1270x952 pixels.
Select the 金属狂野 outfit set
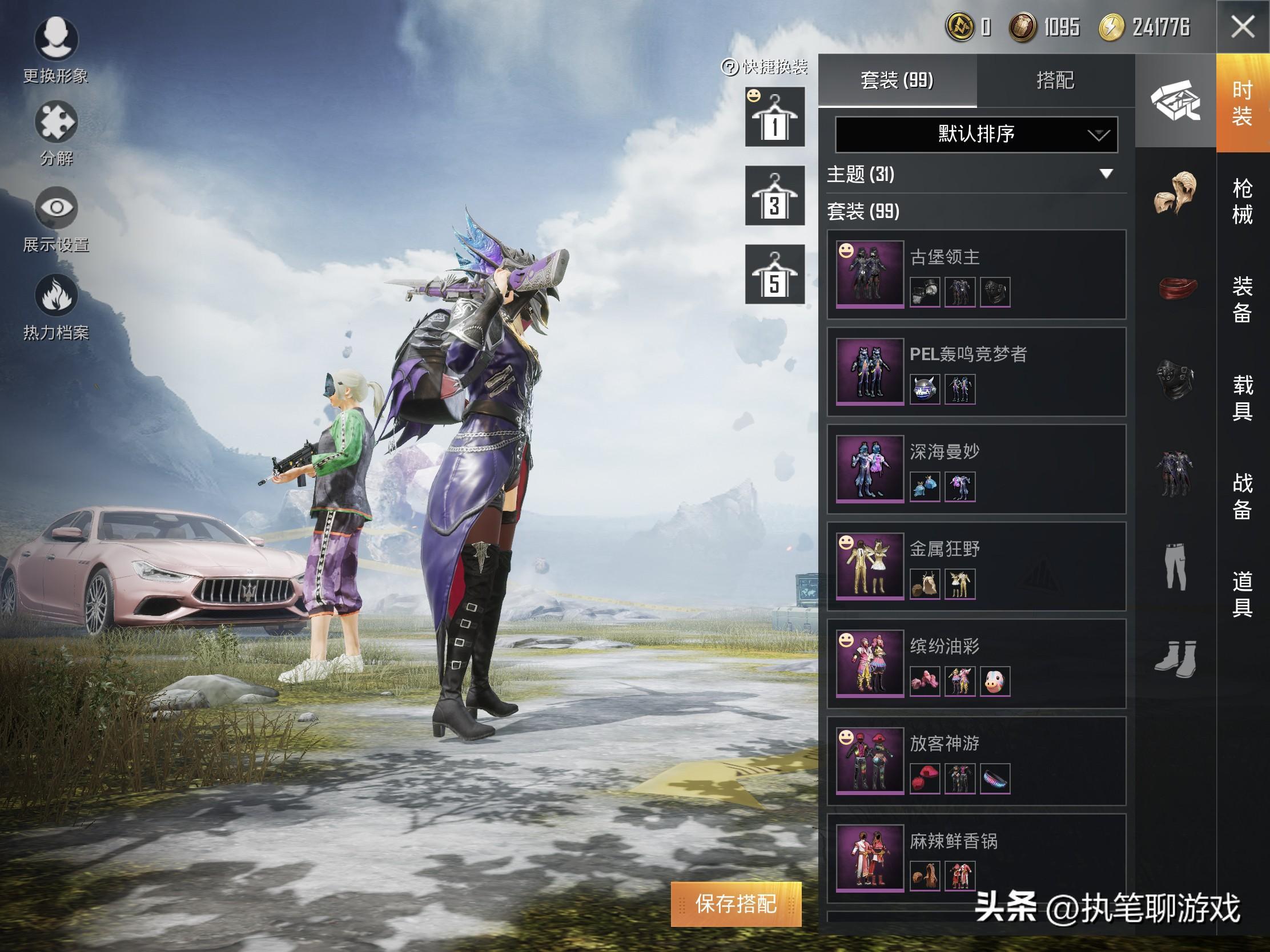point(976,566)
